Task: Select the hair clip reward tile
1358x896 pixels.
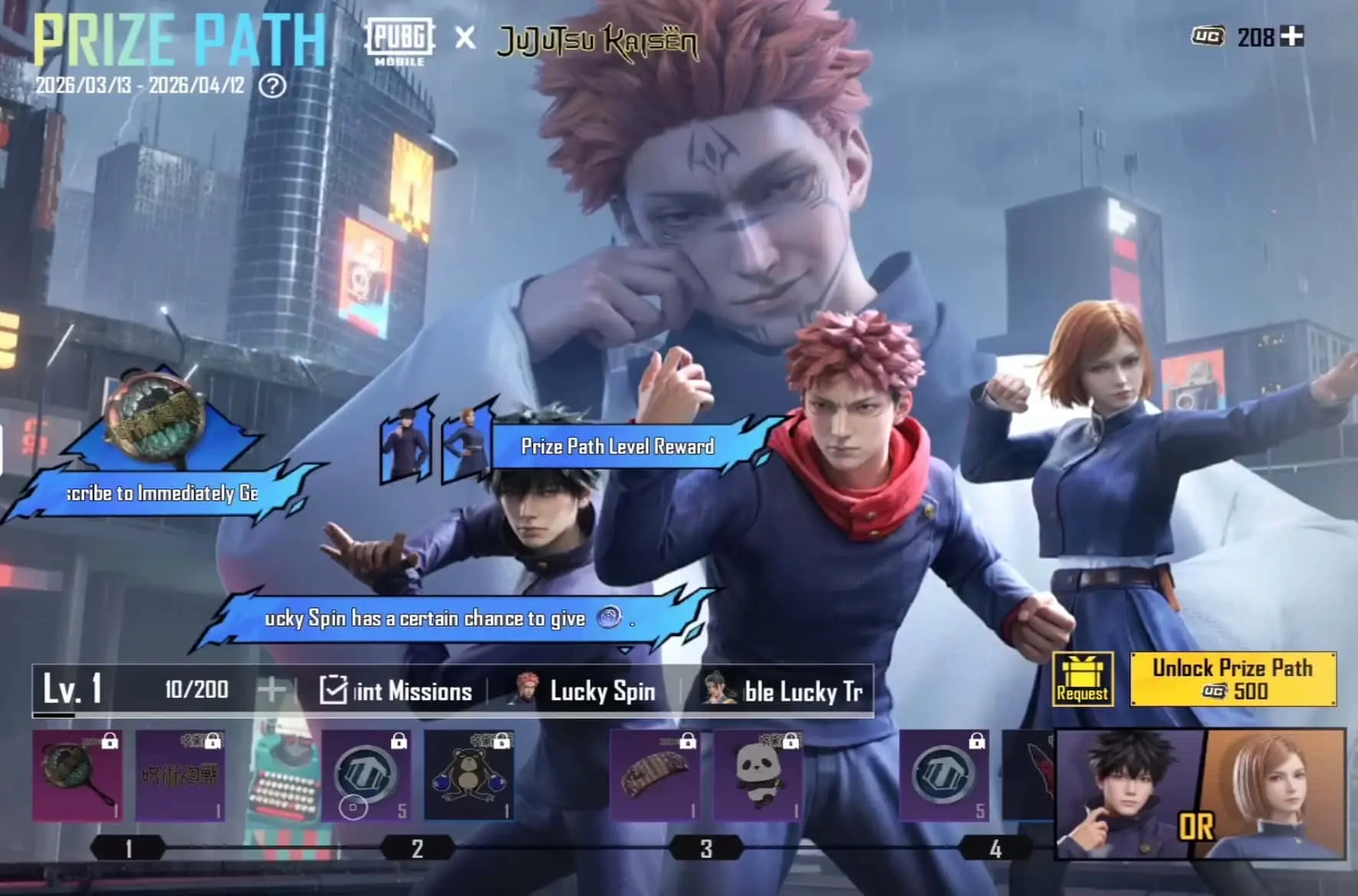Action: pos(655,775)
